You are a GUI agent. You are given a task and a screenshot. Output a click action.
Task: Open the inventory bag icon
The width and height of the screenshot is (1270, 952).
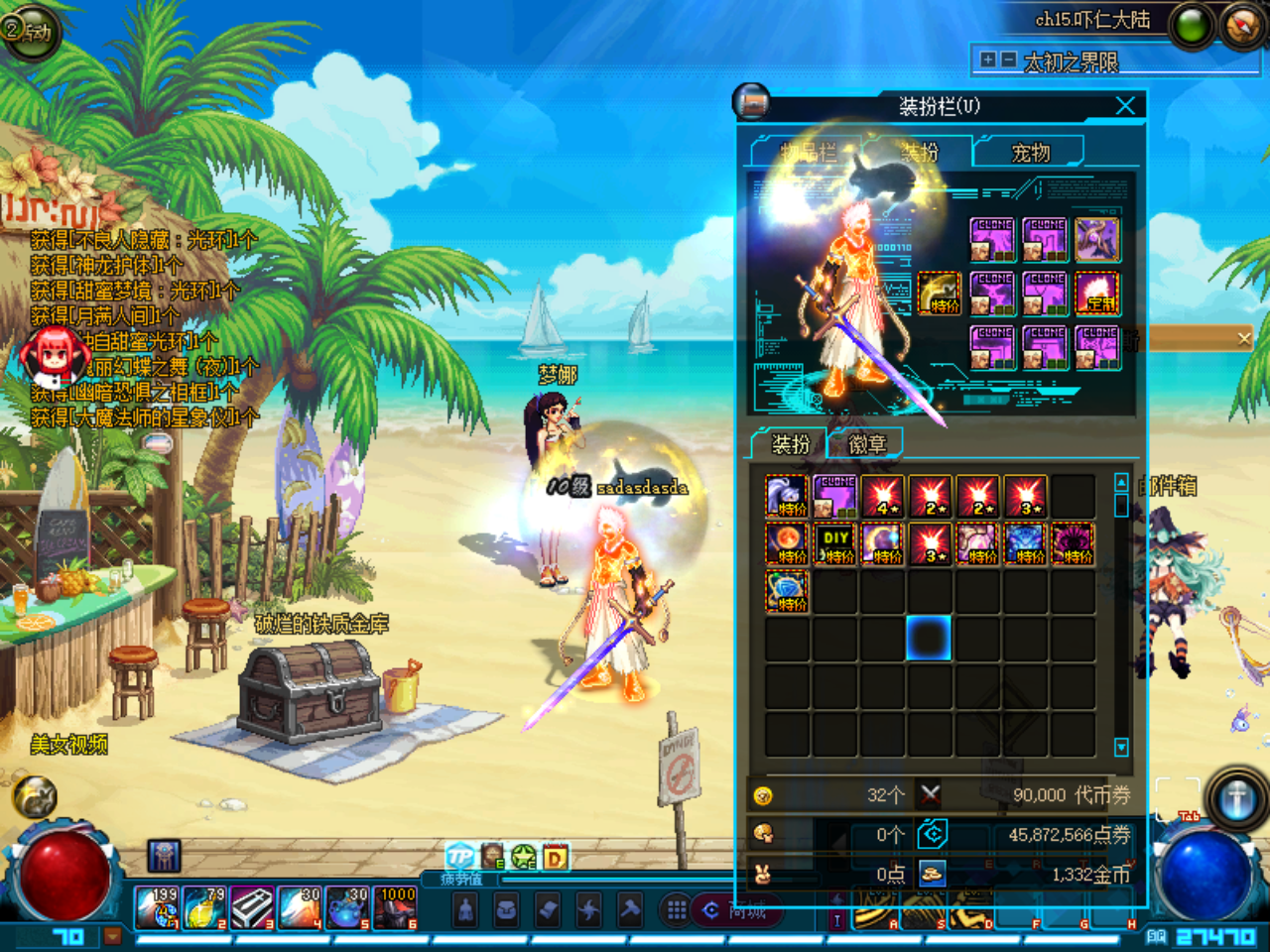tap(506, 909)
